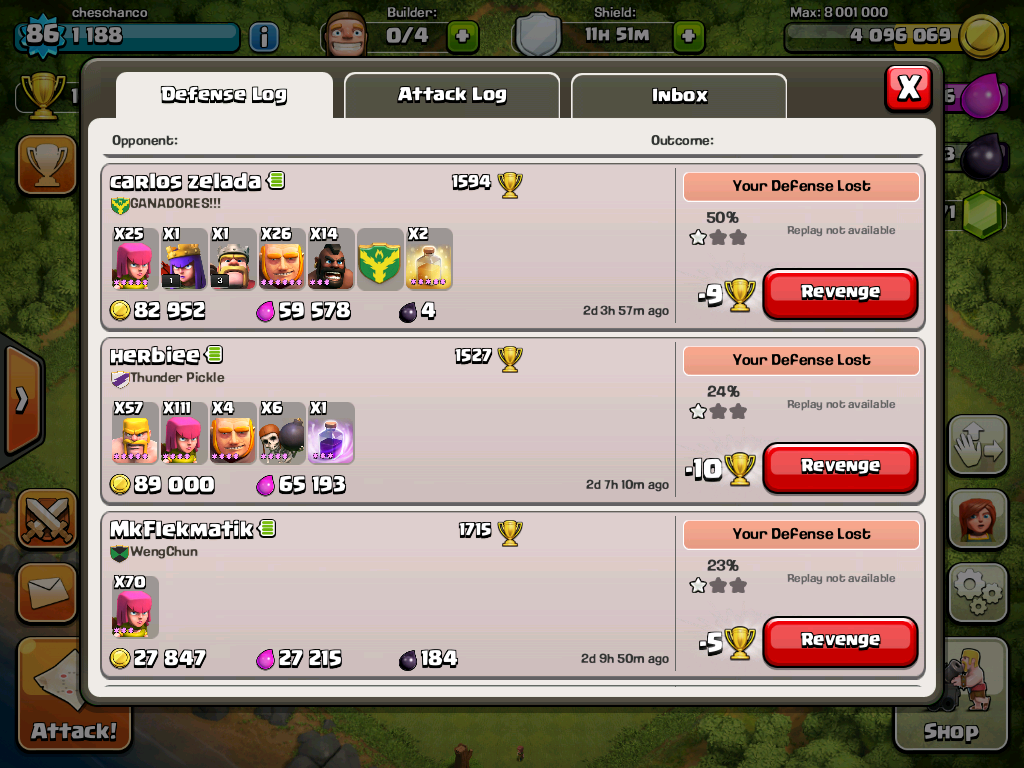Select the Defense Log tab
The image size is (1024, 768).
point(224,95)
